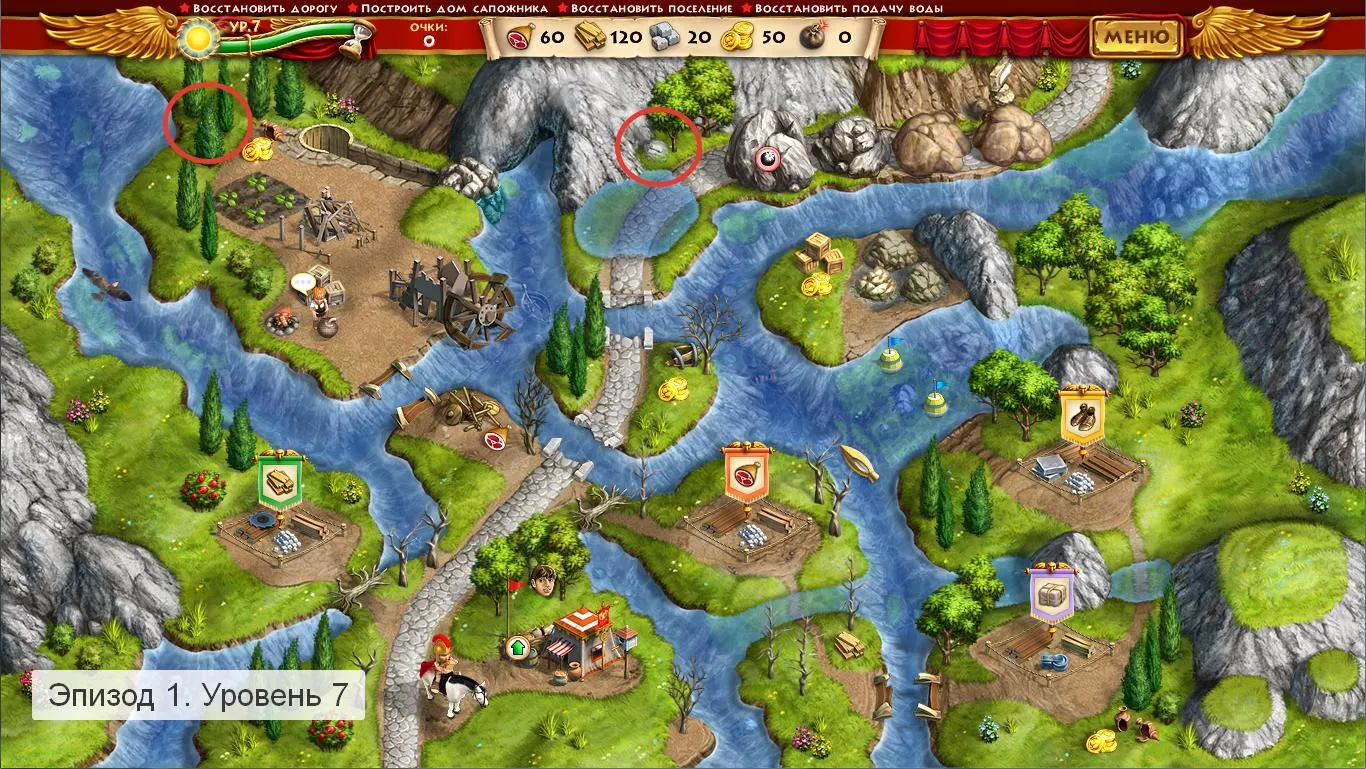The image size is (1366, 769).
Task: Click the meat cost marker by the cart
Action: tap(495, 439)
